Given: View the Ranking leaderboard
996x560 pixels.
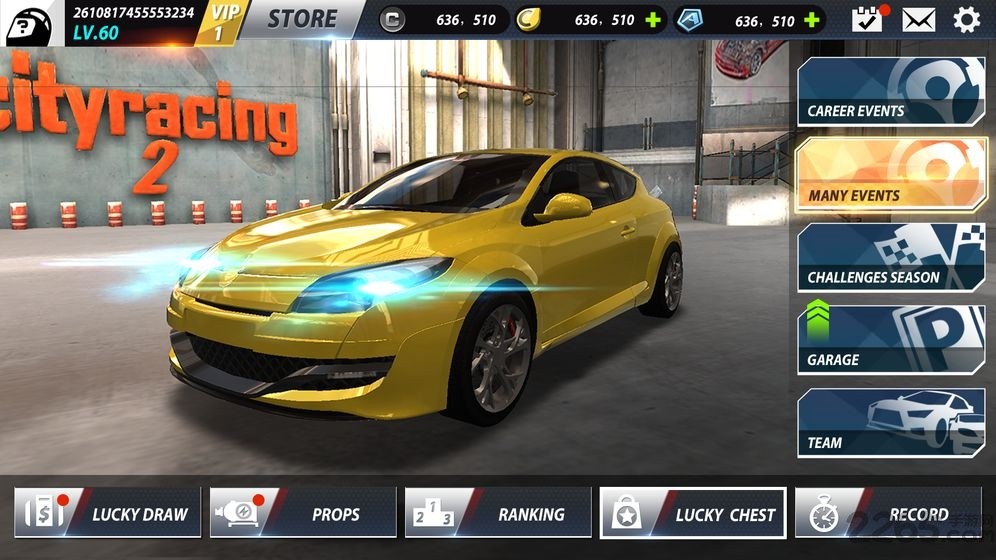Looking at the screenshot, I should [x=498, y=513].
